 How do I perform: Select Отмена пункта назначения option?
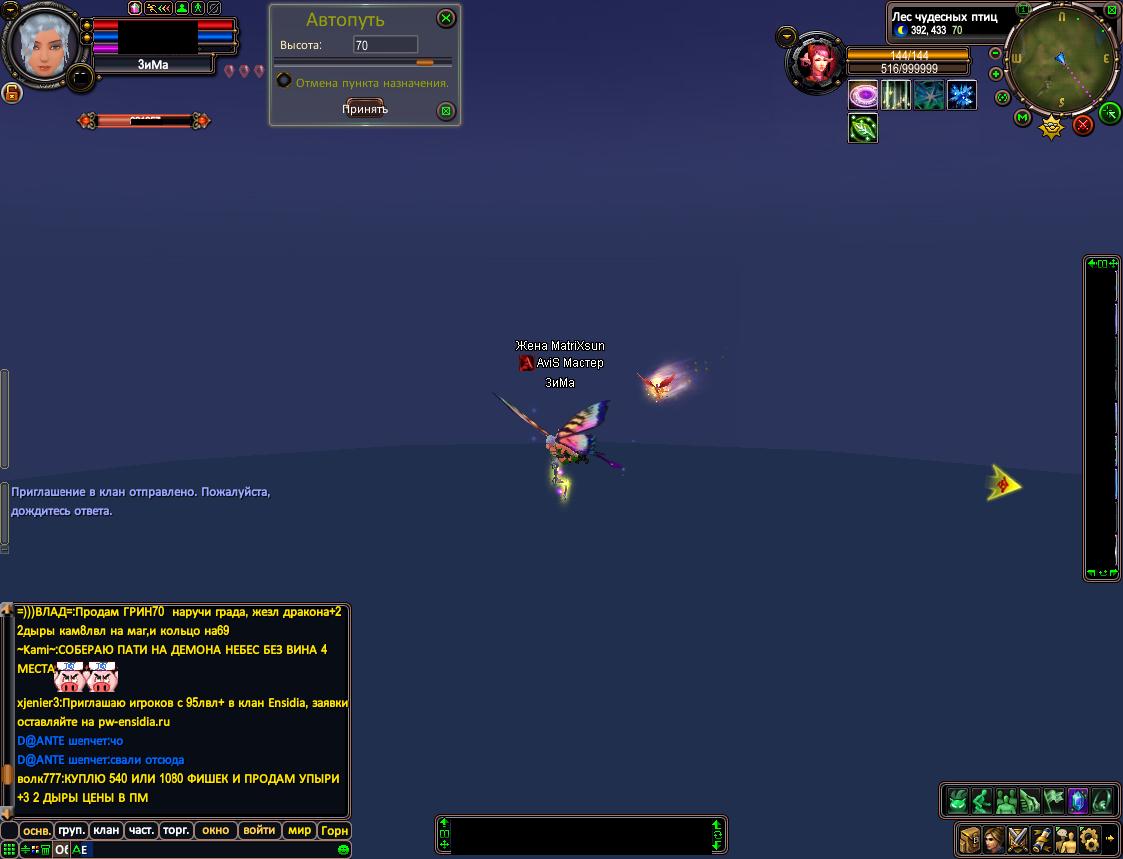coord(285,82)
